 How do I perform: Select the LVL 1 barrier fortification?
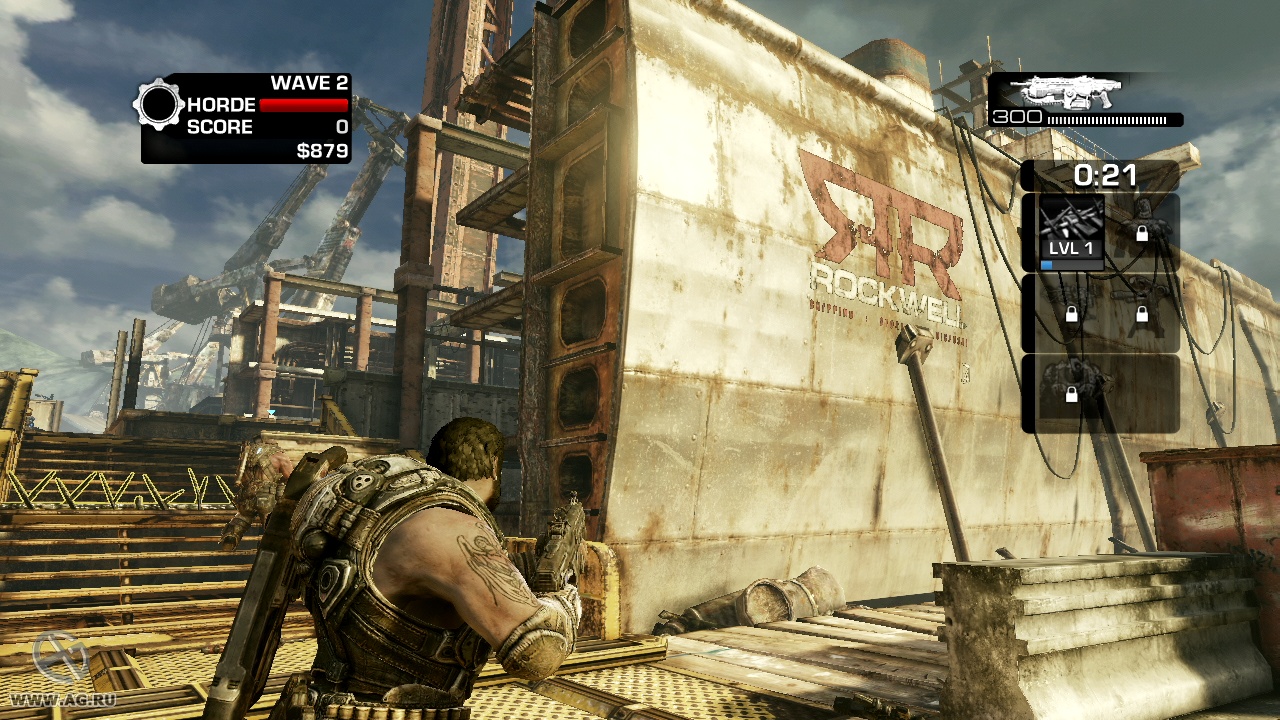click(x=1071, y=232)
